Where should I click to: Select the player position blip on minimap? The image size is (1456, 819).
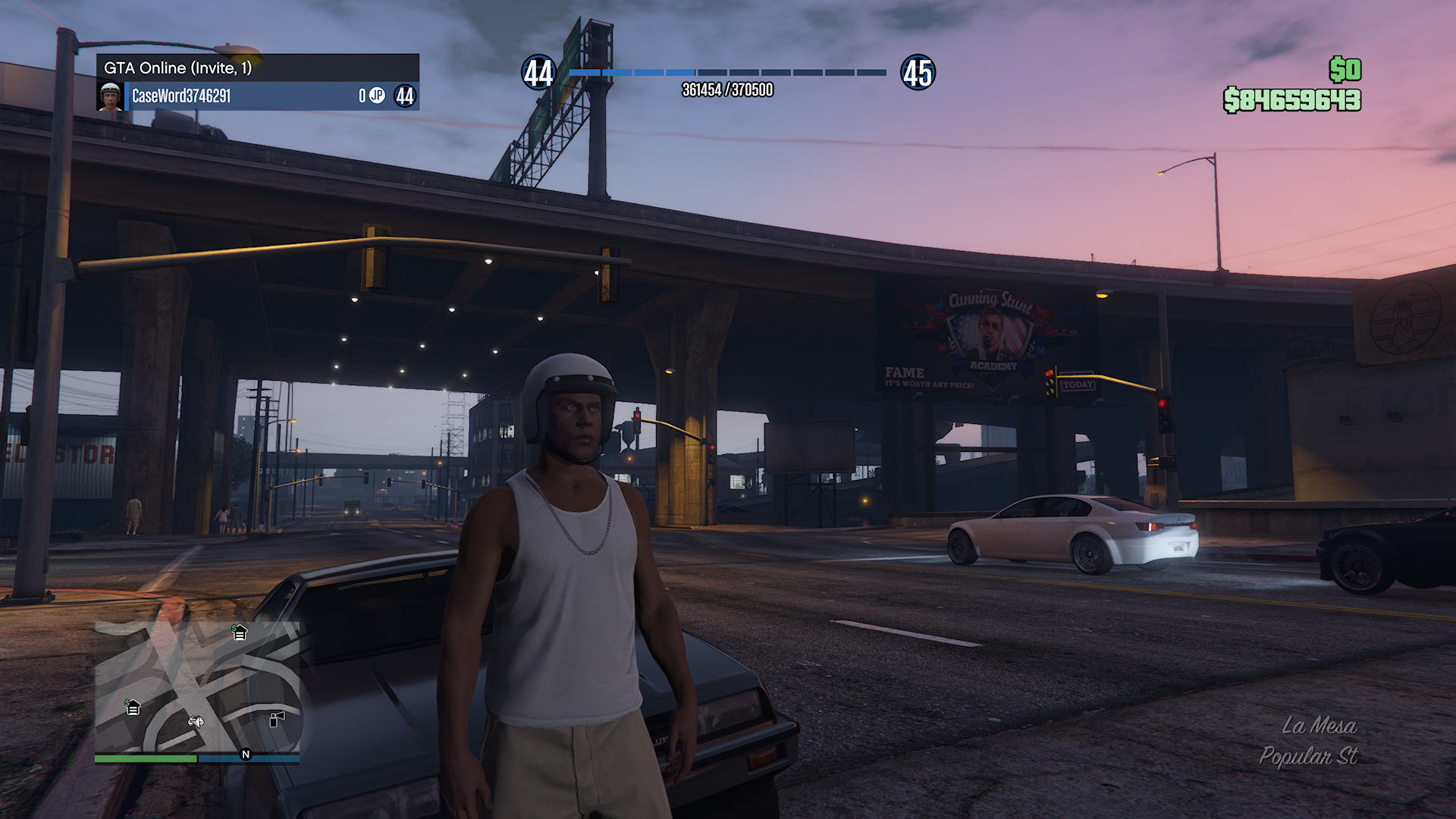coord(196,721)
